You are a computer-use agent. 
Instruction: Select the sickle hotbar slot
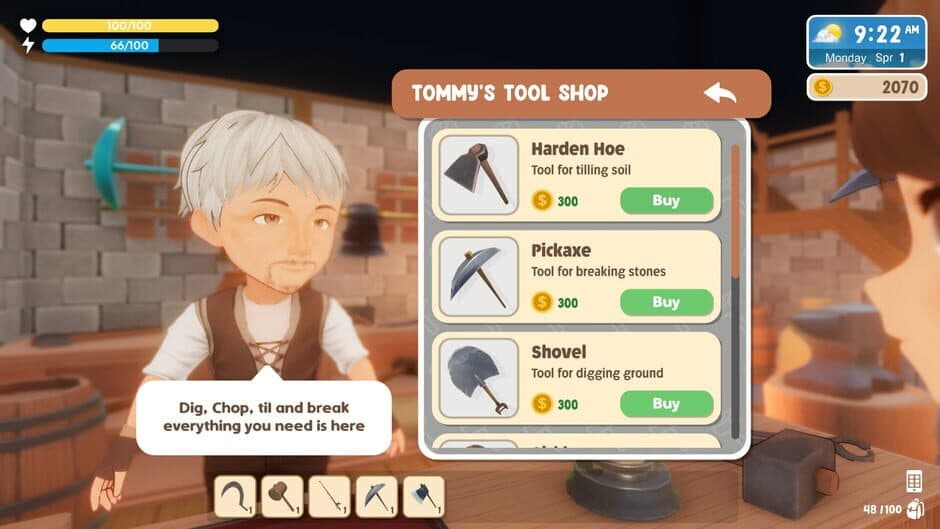pyautogui.click(x=234, y=495)
